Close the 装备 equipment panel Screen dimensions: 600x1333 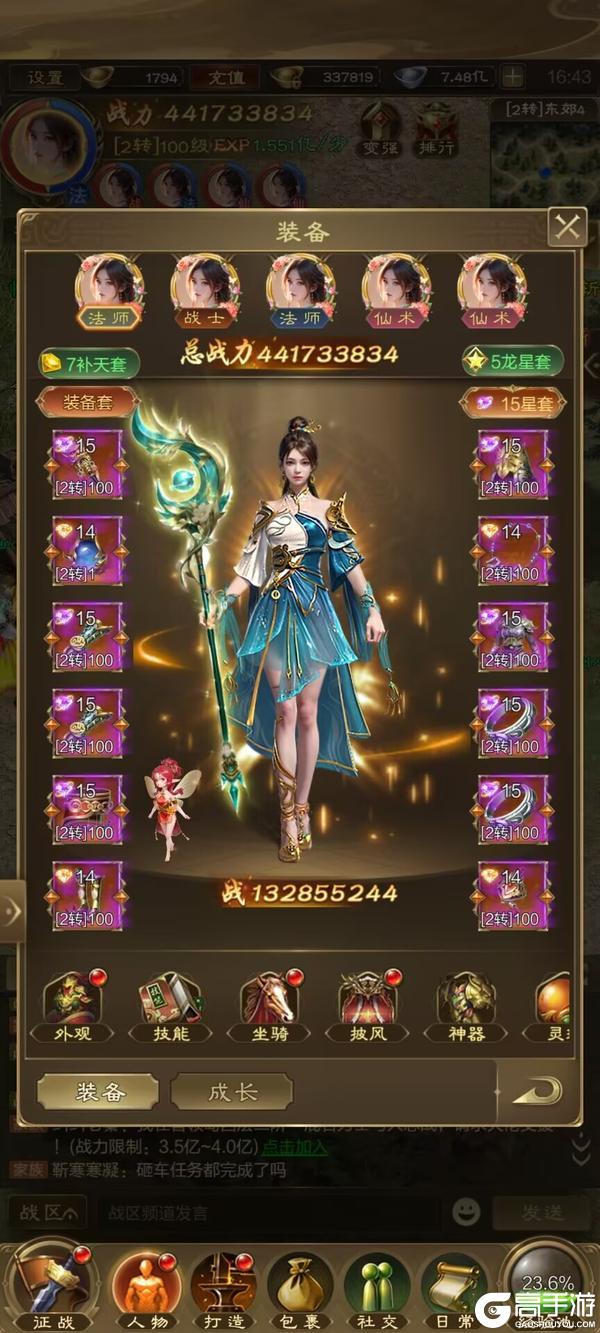[567, 228]
